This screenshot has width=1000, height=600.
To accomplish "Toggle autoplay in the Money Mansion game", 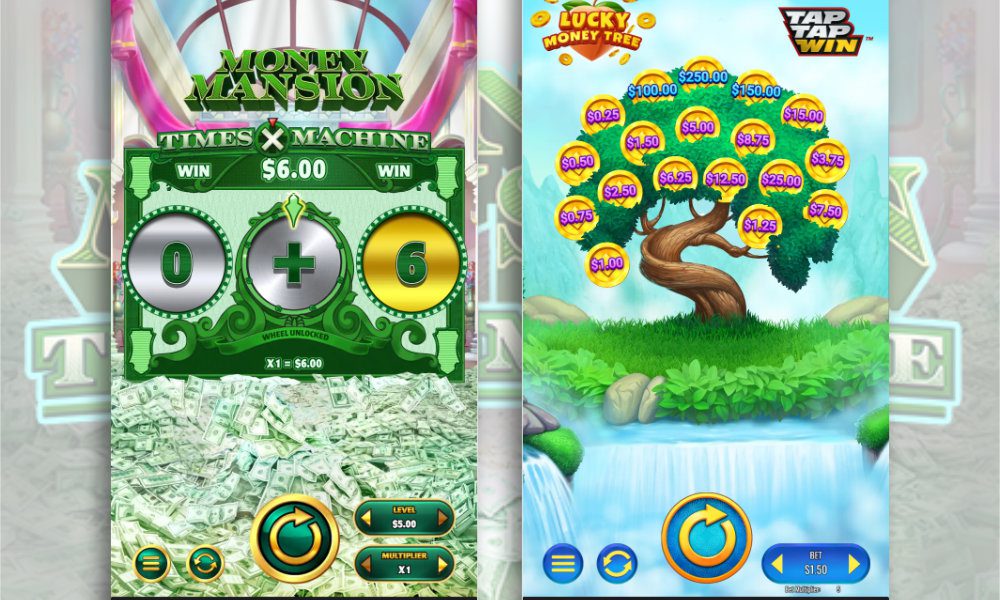I will click(205, 563).
